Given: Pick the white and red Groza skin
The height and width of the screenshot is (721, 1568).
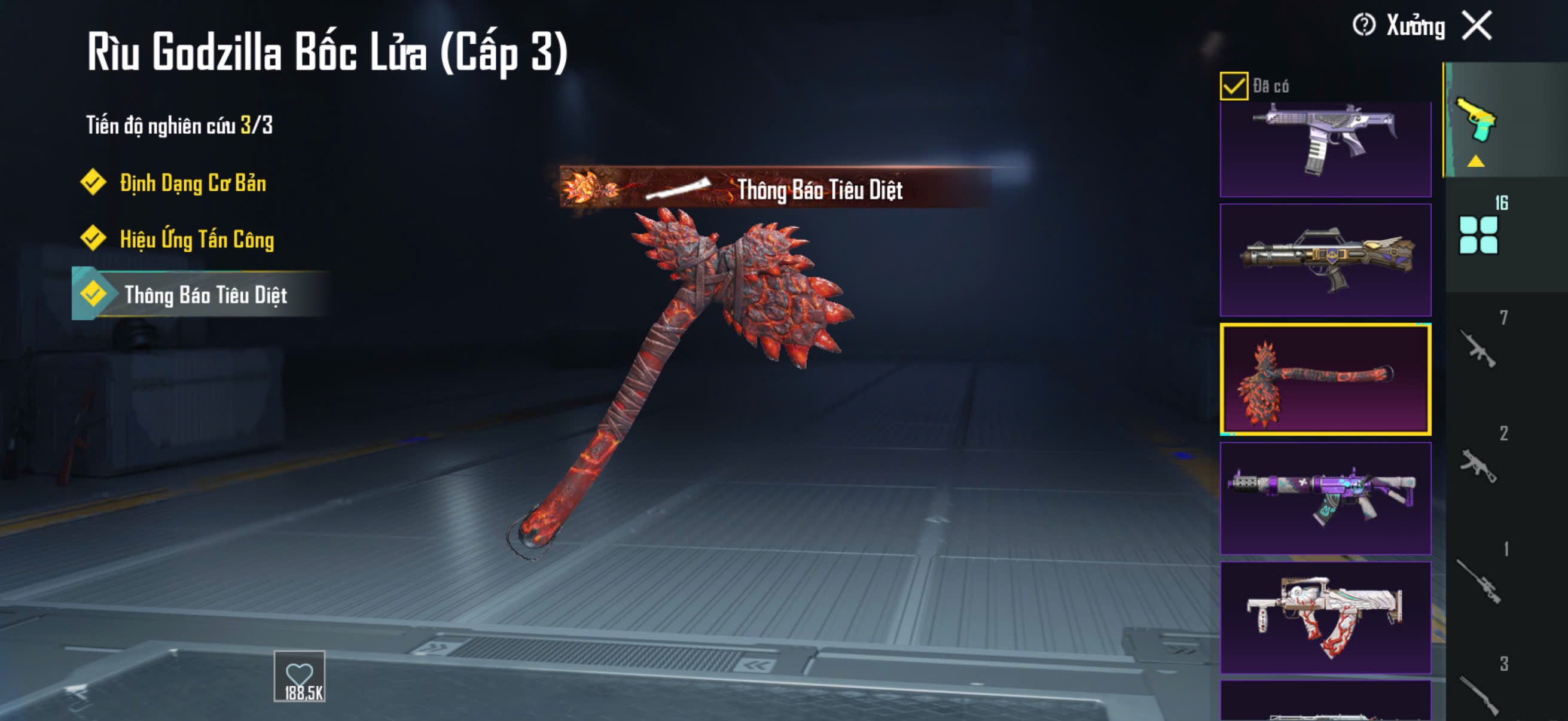Looking at the screenshot, I should coord(1325,617).
